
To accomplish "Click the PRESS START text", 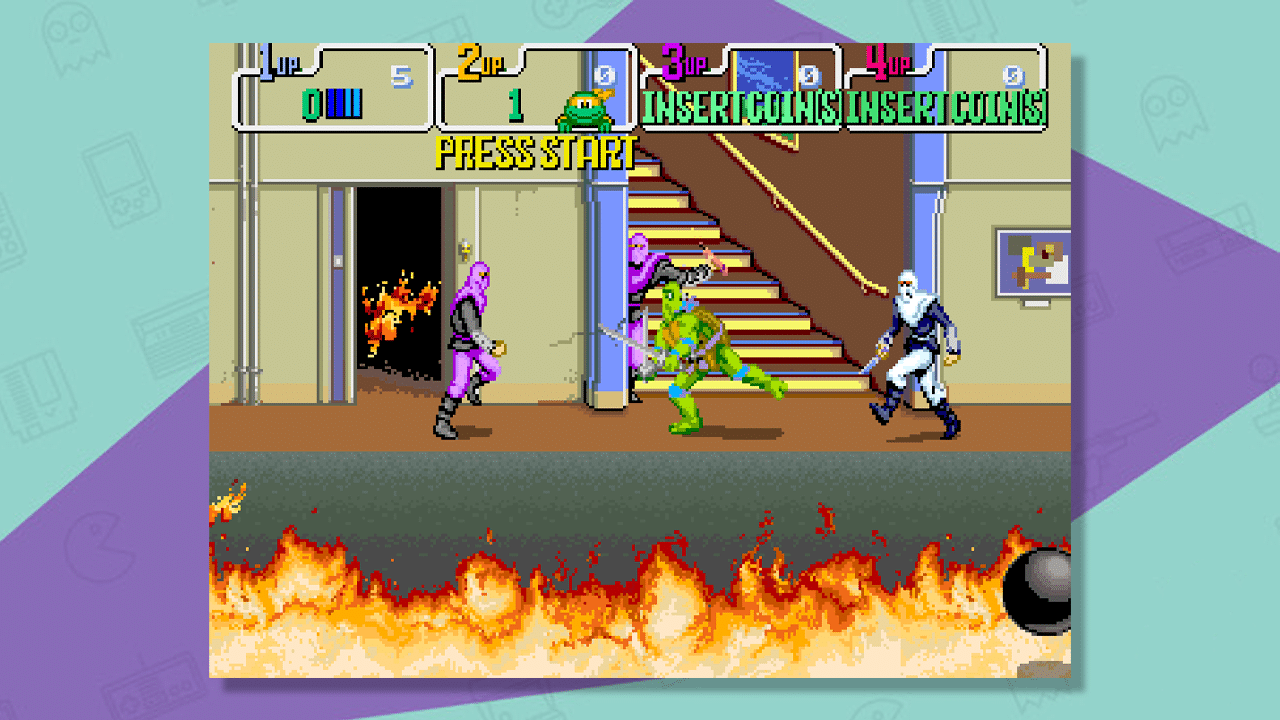I will (x=536, y=152).
